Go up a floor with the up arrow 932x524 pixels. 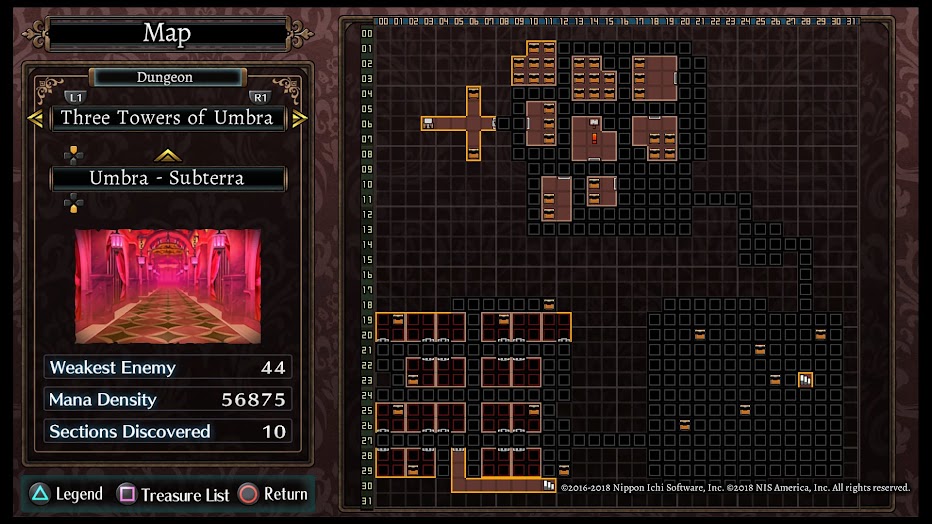167,155
